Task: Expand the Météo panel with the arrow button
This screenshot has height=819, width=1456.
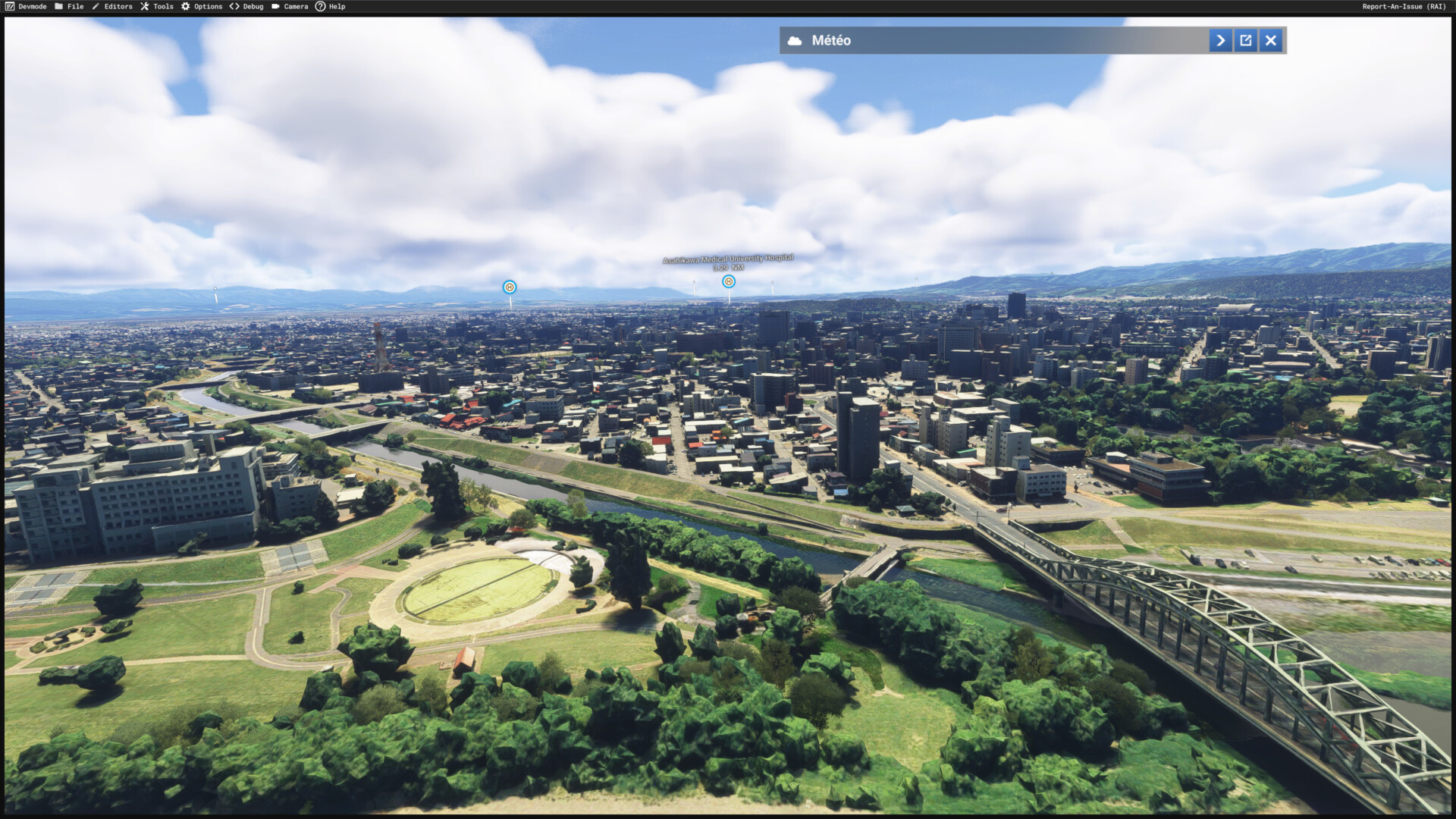Action: pyautogui.click(x=1220, y=40)
